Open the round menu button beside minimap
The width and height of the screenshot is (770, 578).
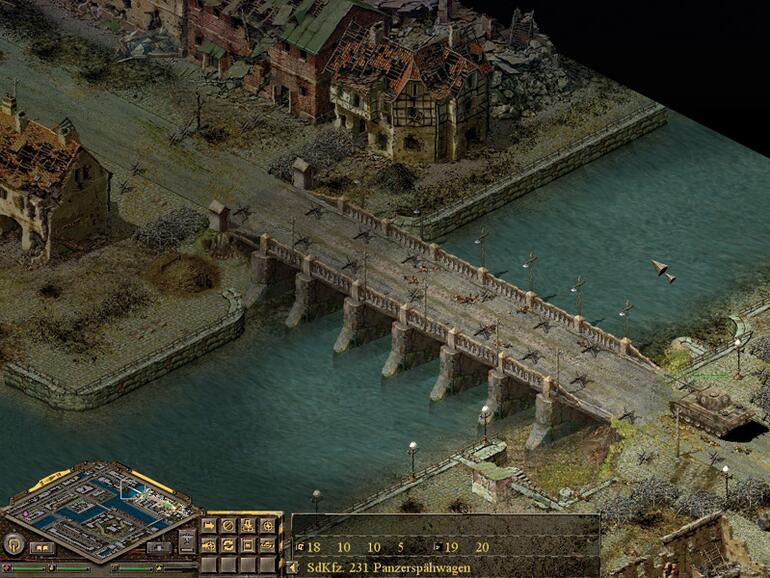coord(14,543)
